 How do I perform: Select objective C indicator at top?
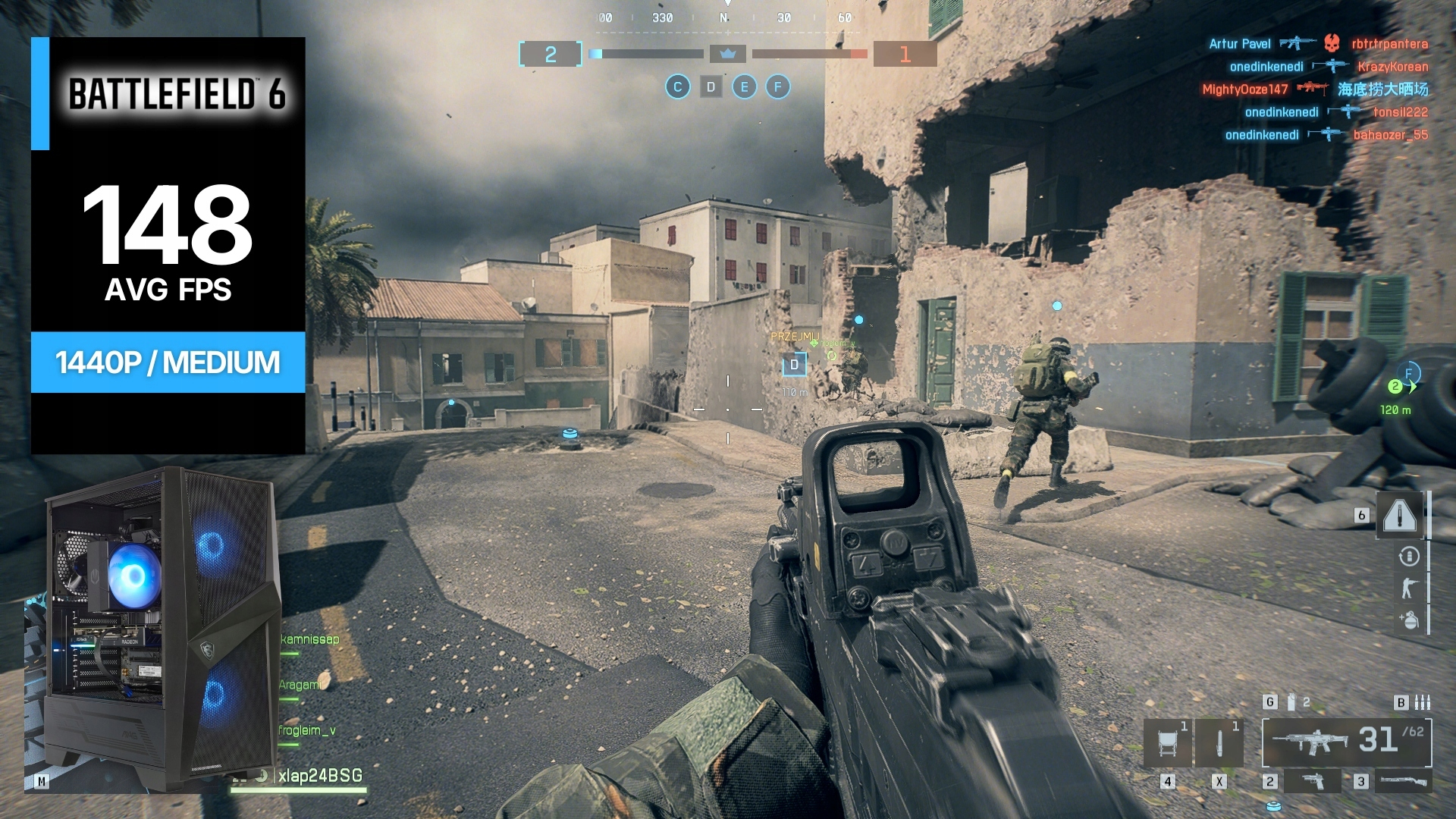click(x=677, y=87)
